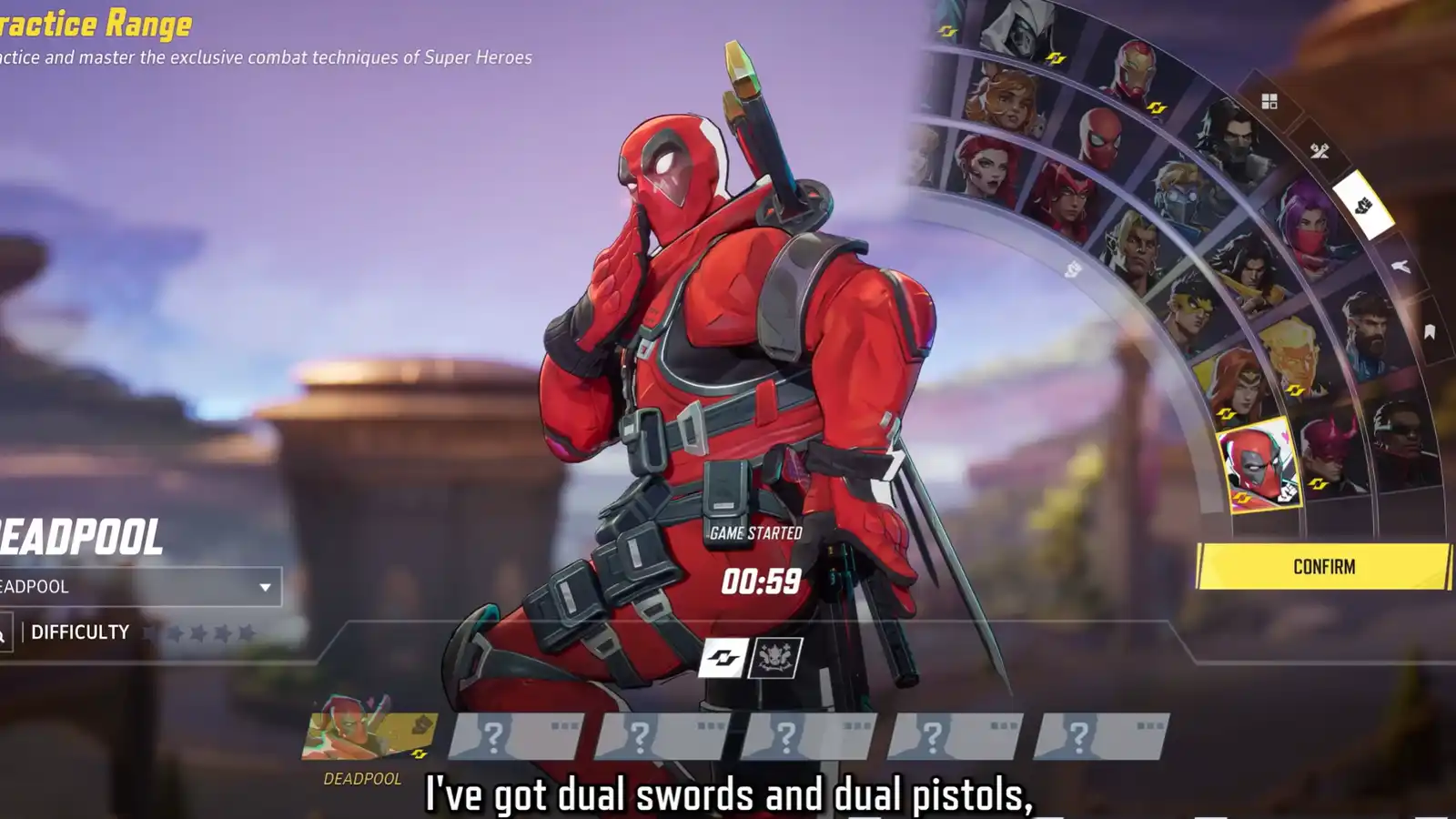1456x819 pixels.
Task: Open the Deadpool character selection dropdown
Action: pyautogui.click(x=136, y=586)
